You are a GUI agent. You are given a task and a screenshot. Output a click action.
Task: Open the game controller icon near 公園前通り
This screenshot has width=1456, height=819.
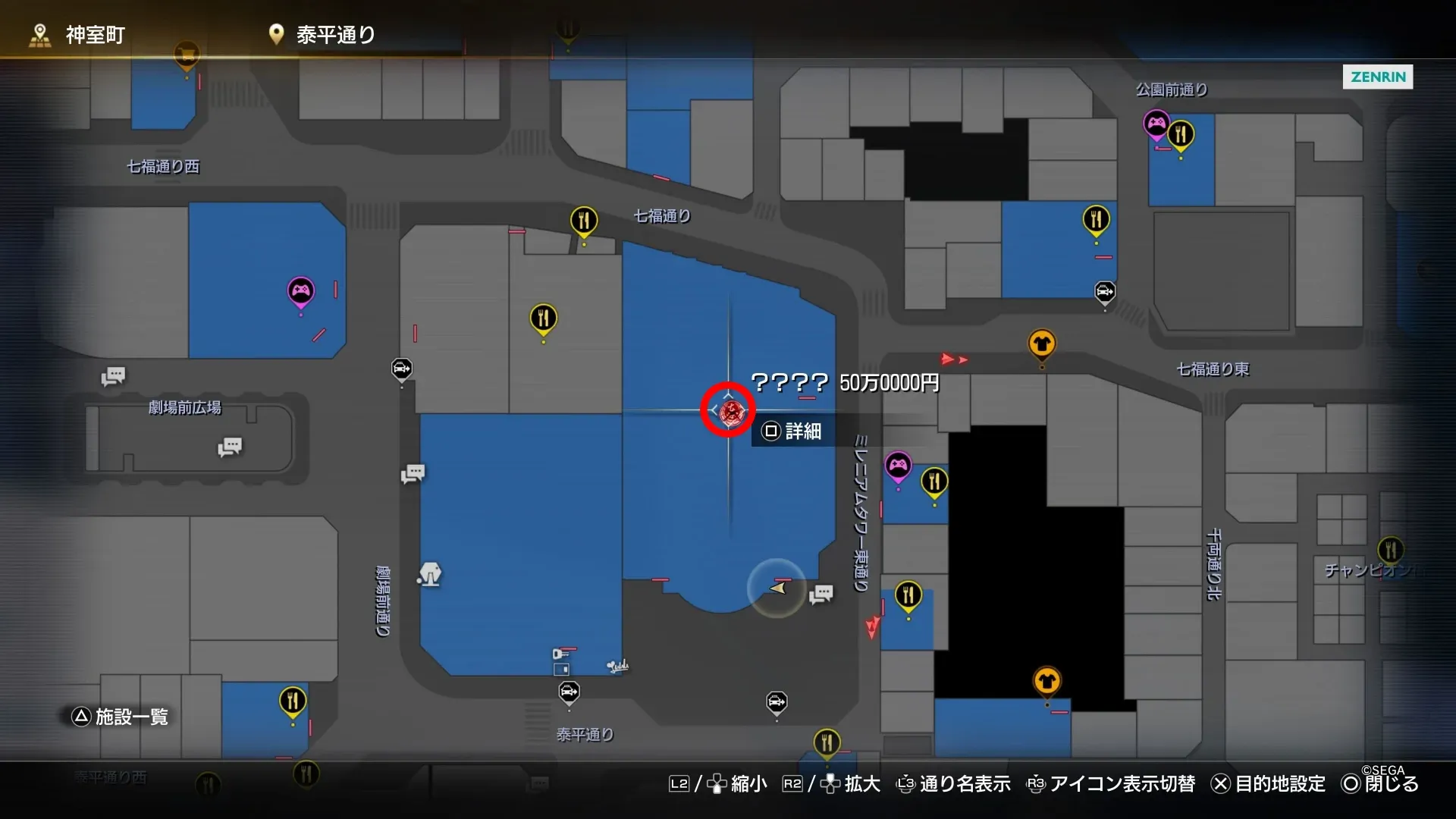(x=1155, y=121)
